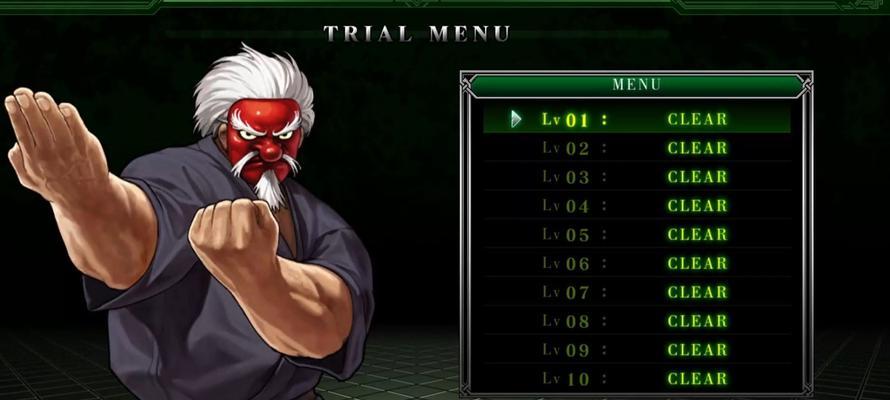Pick the Lv 04 trial row
Viewport: 890px width, 400px height.
(x=636, y=206)
